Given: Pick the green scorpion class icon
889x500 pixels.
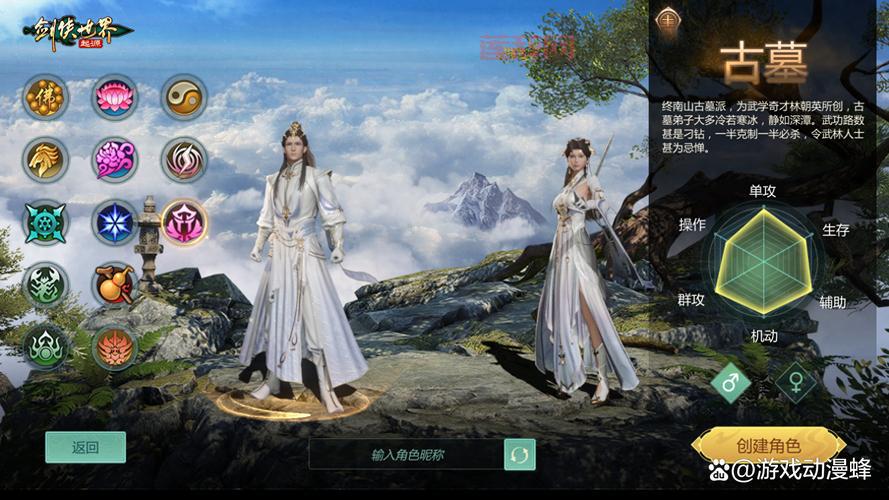Looking at the screenshot, I should pos(46,285).
